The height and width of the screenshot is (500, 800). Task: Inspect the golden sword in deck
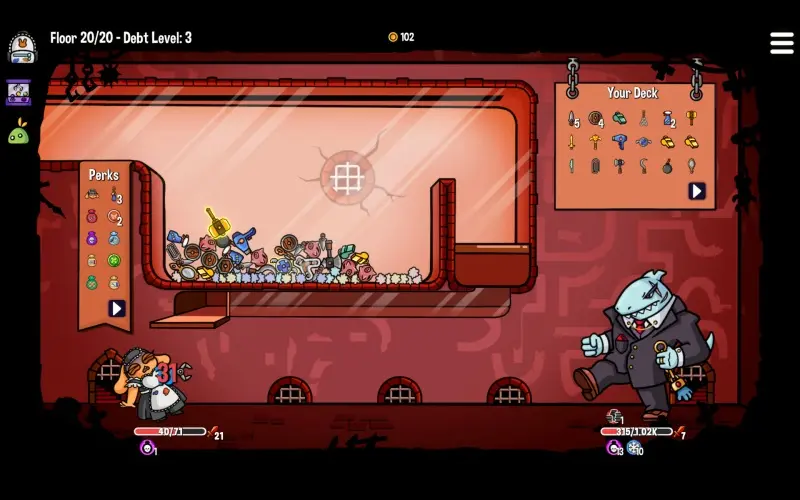572,142
